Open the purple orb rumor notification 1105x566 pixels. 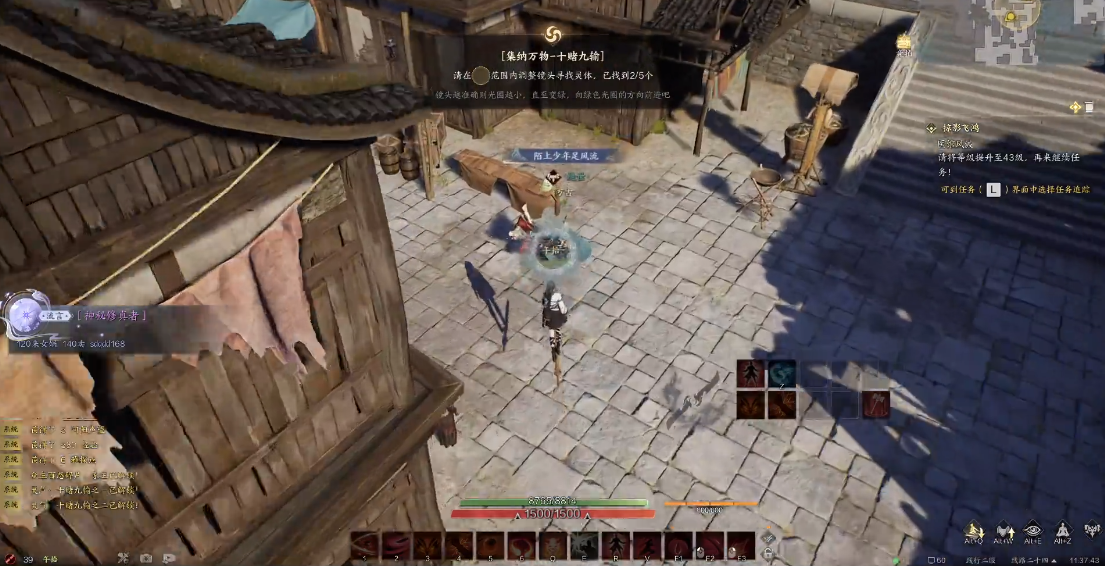(20, 316)
